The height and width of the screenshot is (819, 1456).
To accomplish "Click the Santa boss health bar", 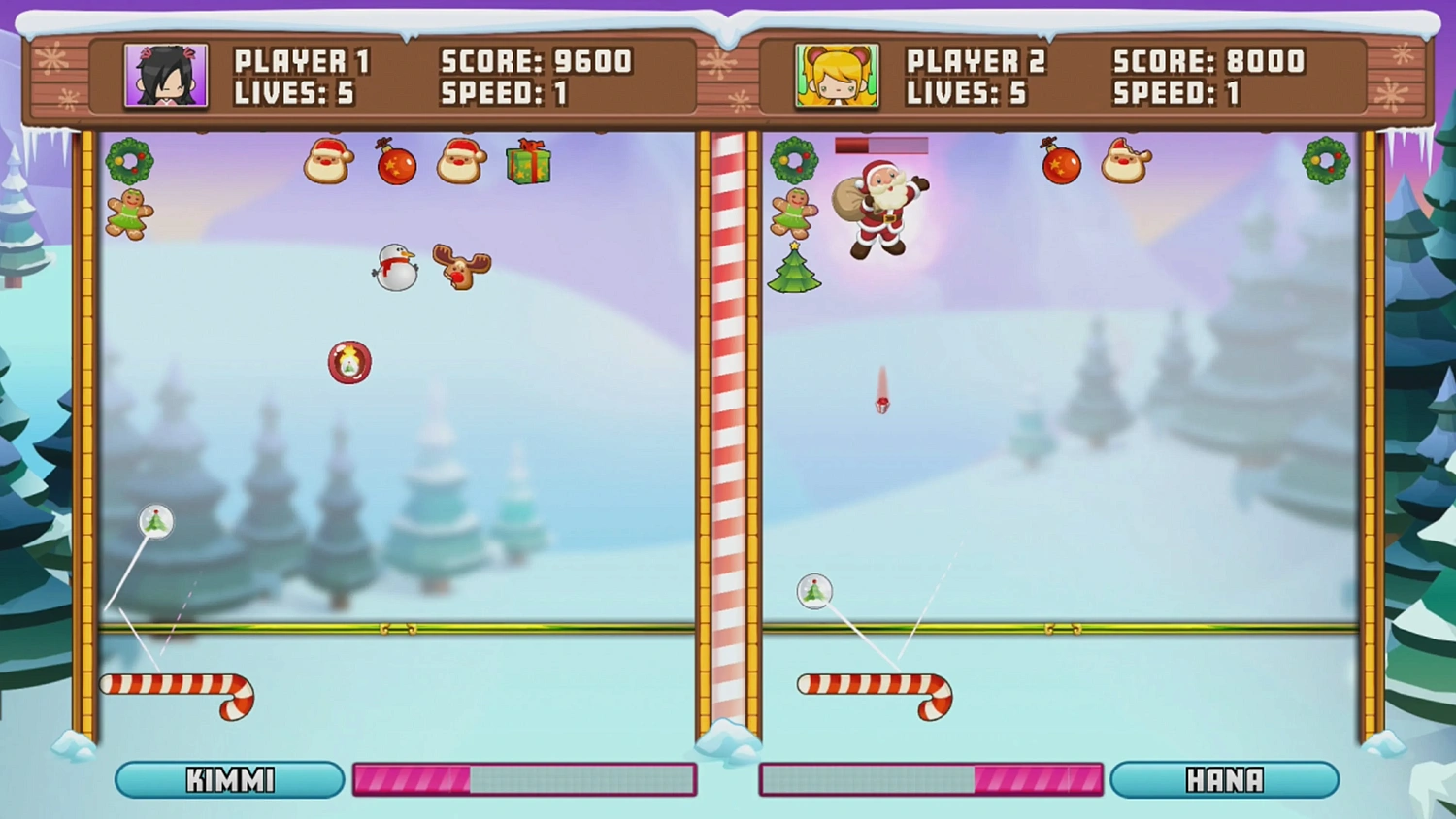I will pyautogui.click(x=880, y=144).
